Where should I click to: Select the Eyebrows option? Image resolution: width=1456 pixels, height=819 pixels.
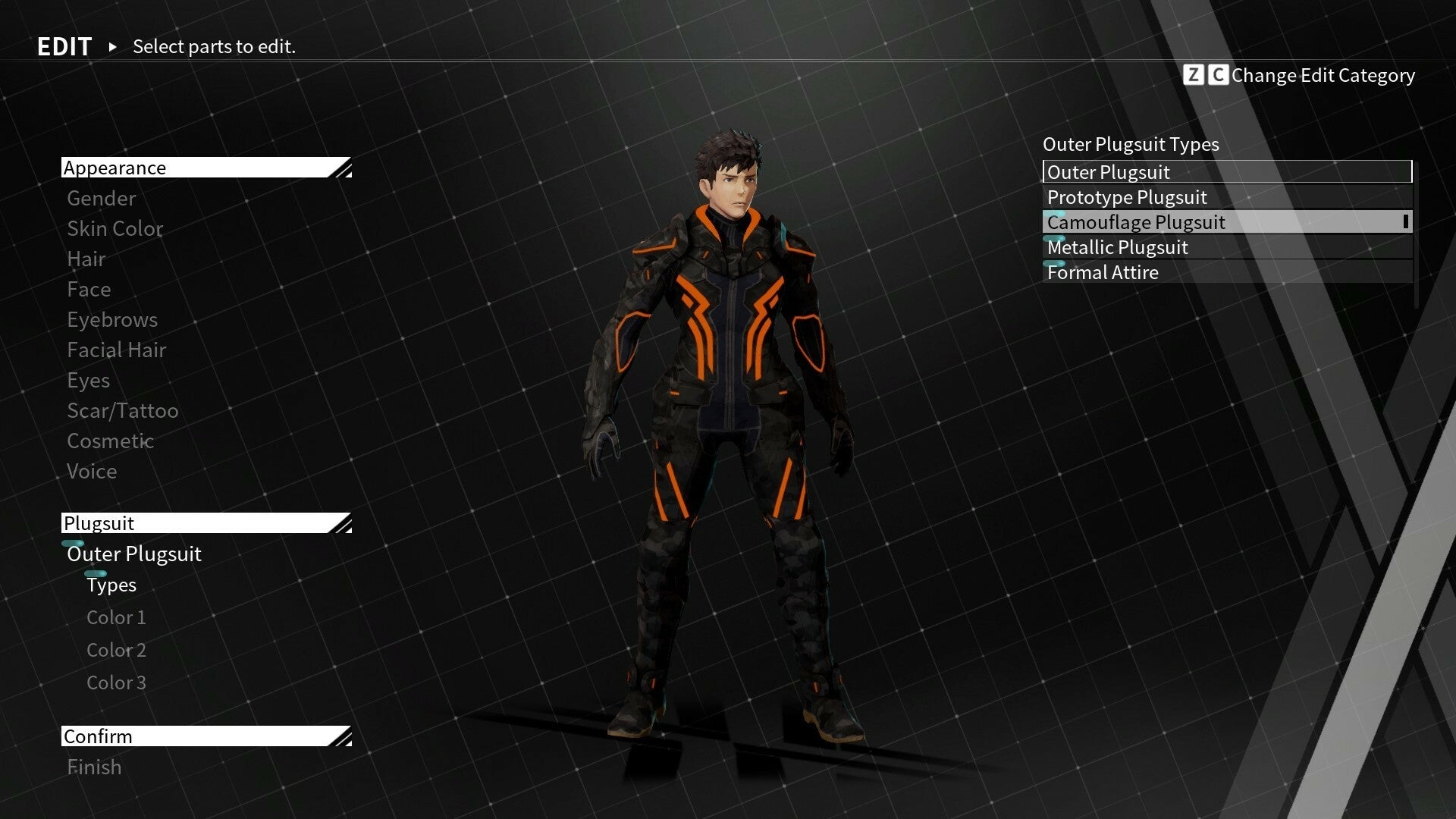[111, 319]
